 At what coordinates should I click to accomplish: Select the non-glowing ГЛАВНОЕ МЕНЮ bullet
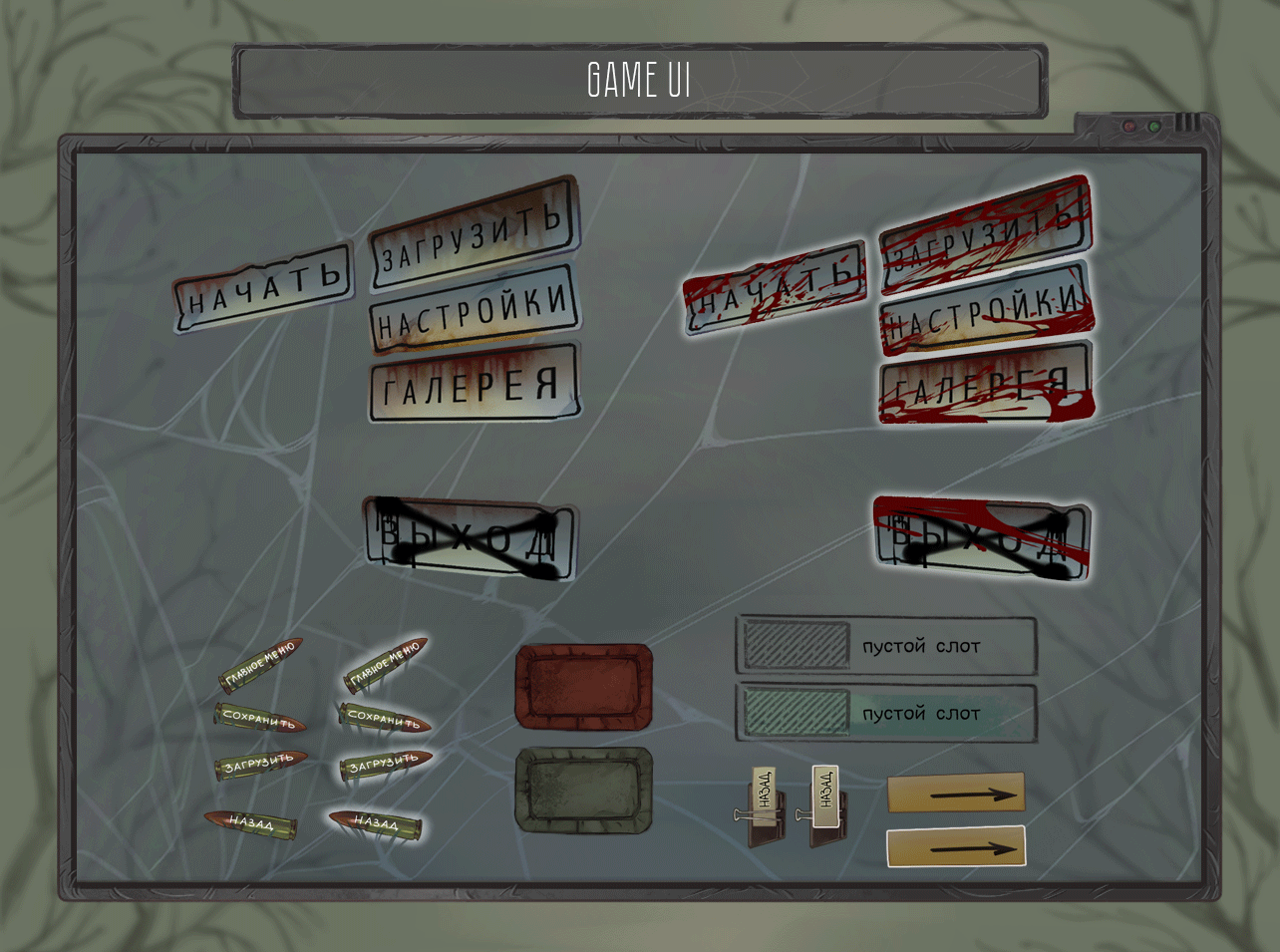[260, 666]
